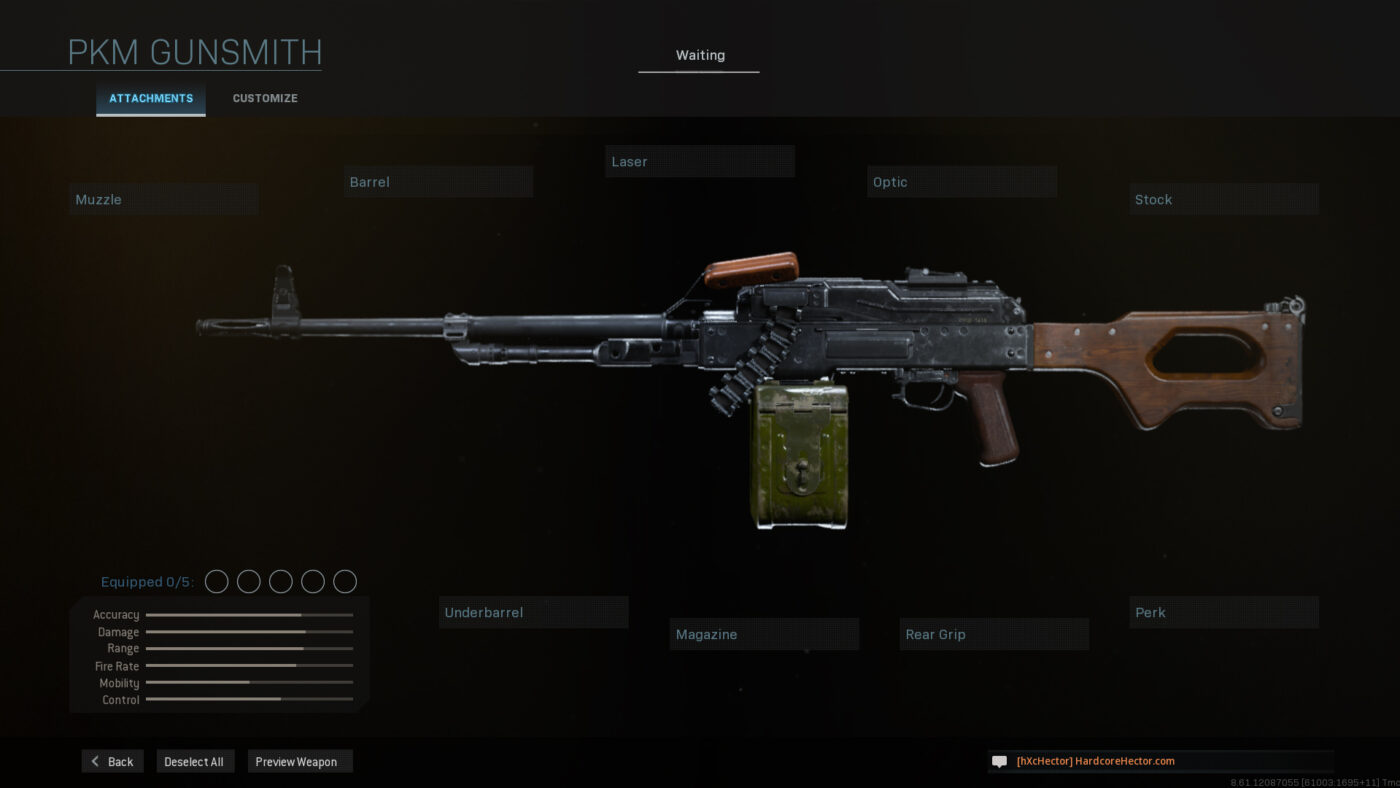Screen dimensions: 1400x788
Task: Switch to the Customize tab
Action: 265,99
